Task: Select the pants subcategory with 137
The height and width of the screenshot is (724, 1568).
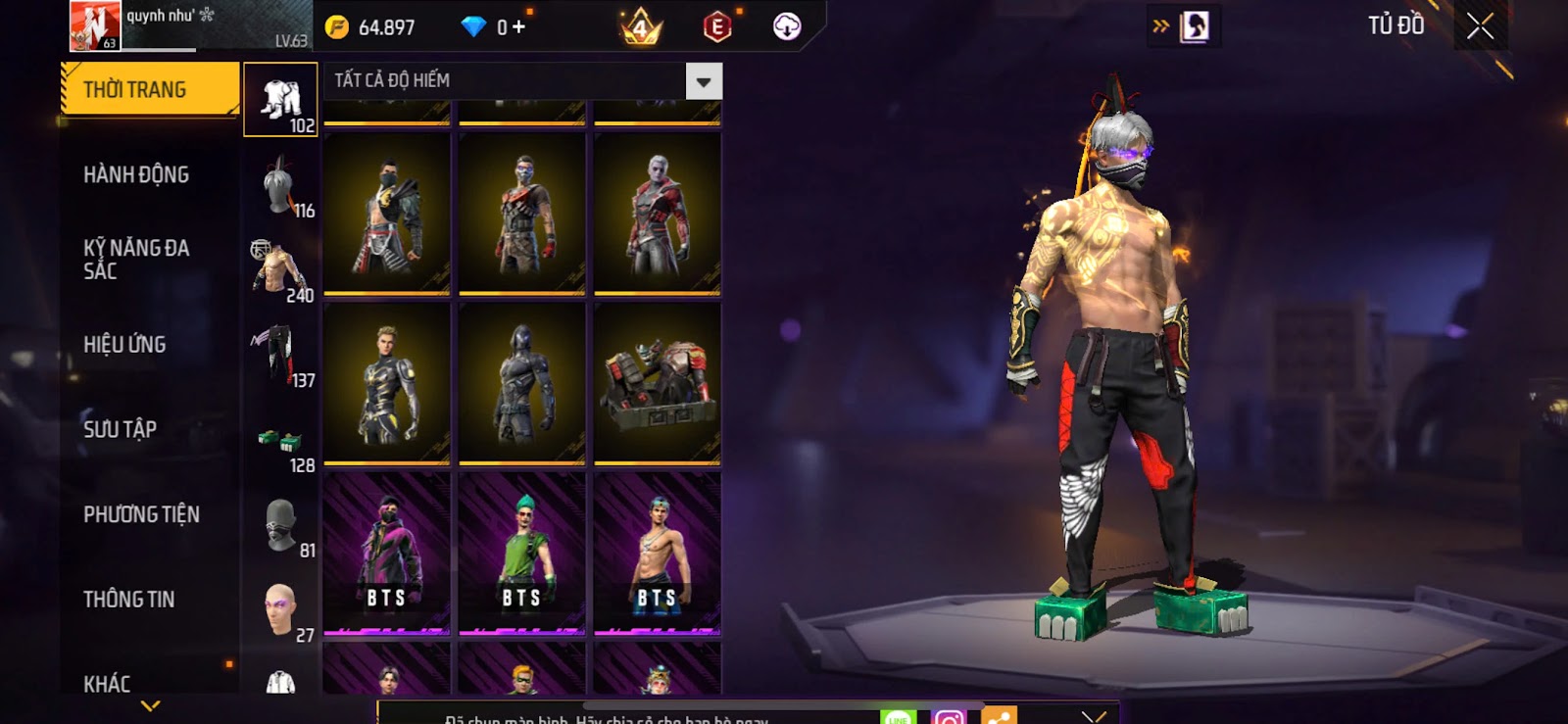Action: [x=280, y=355]
